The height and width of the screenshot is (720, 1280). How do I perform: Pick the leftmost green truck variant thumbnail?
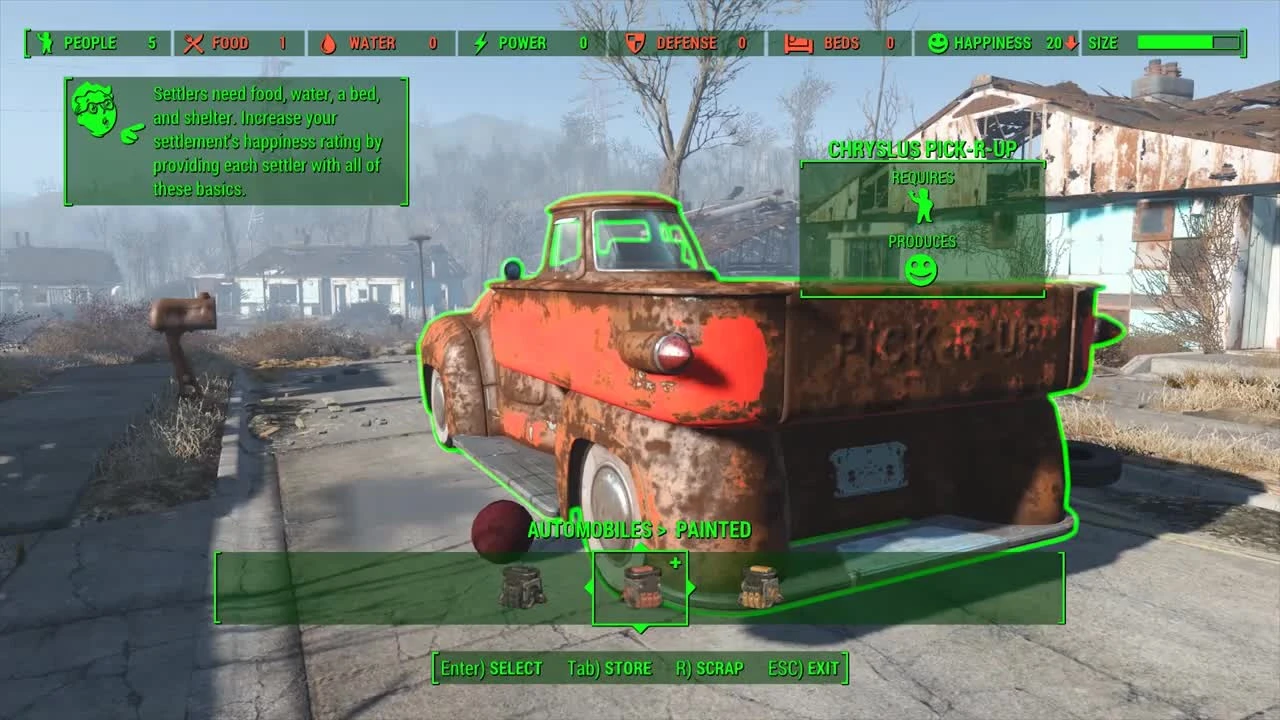tap(524, 585)
